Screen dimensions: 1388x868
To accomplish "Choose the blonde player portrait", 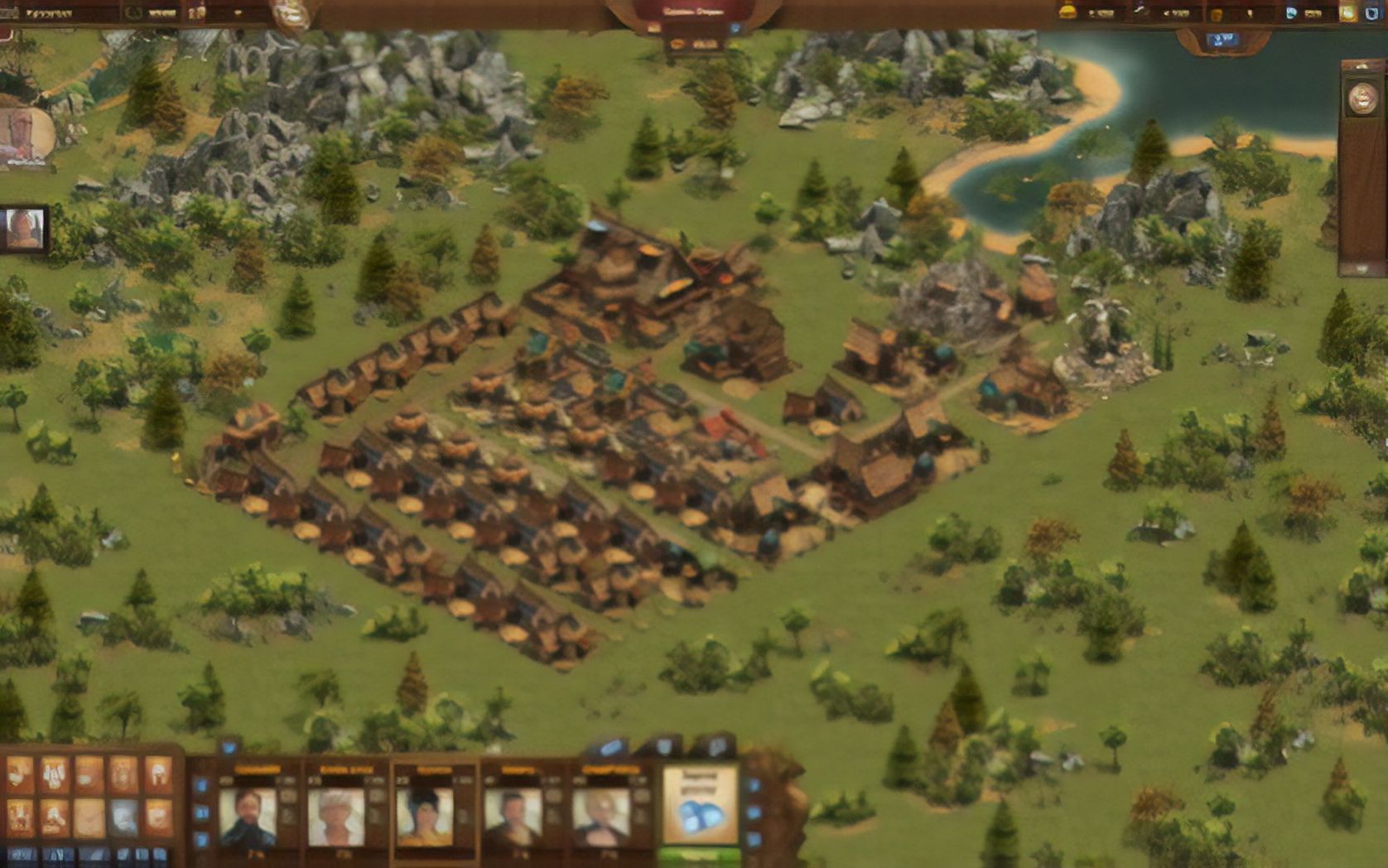I will pos(601,817).
